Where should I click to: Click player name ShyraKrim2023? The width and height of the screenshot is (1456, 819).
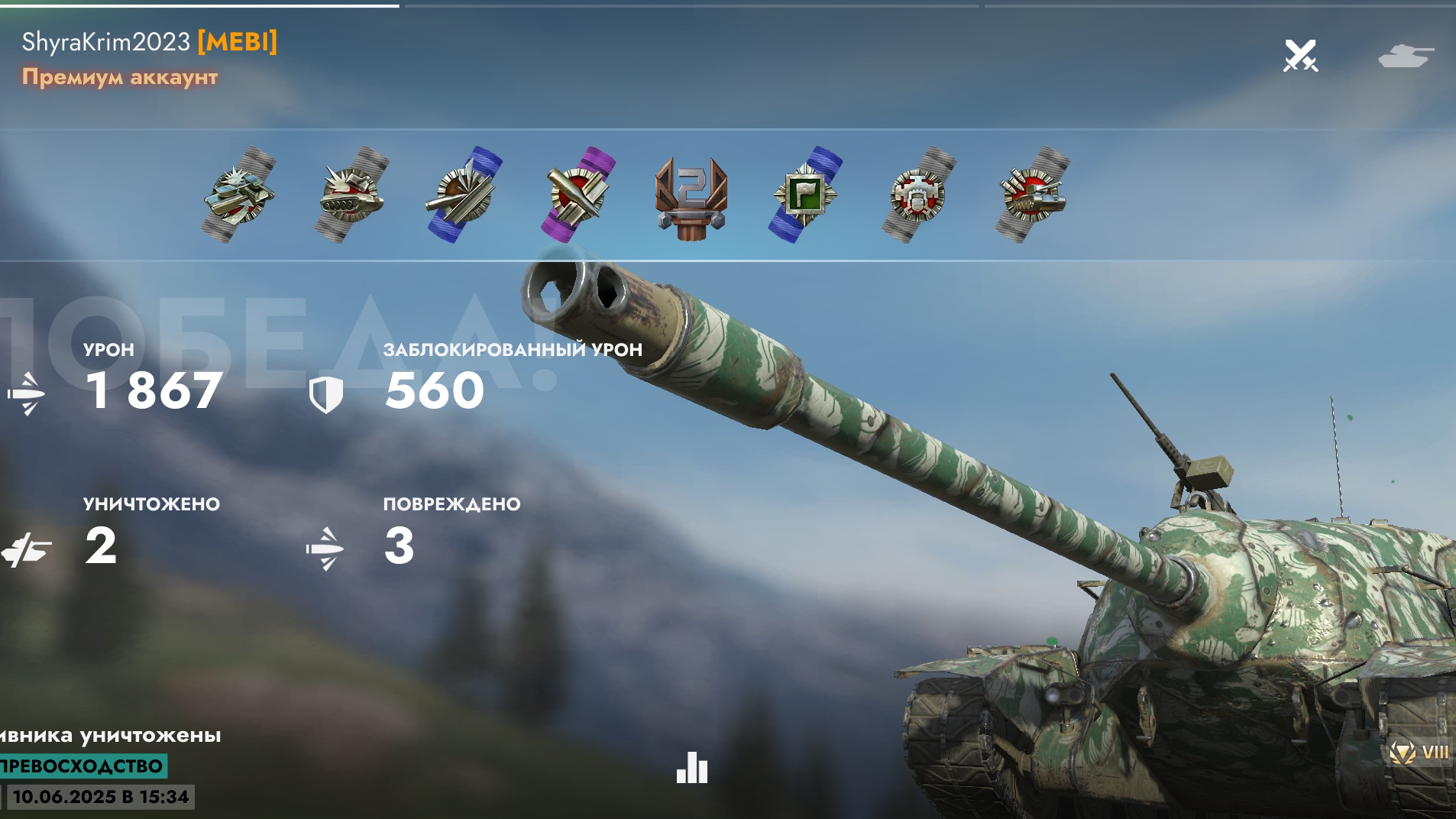105,41
